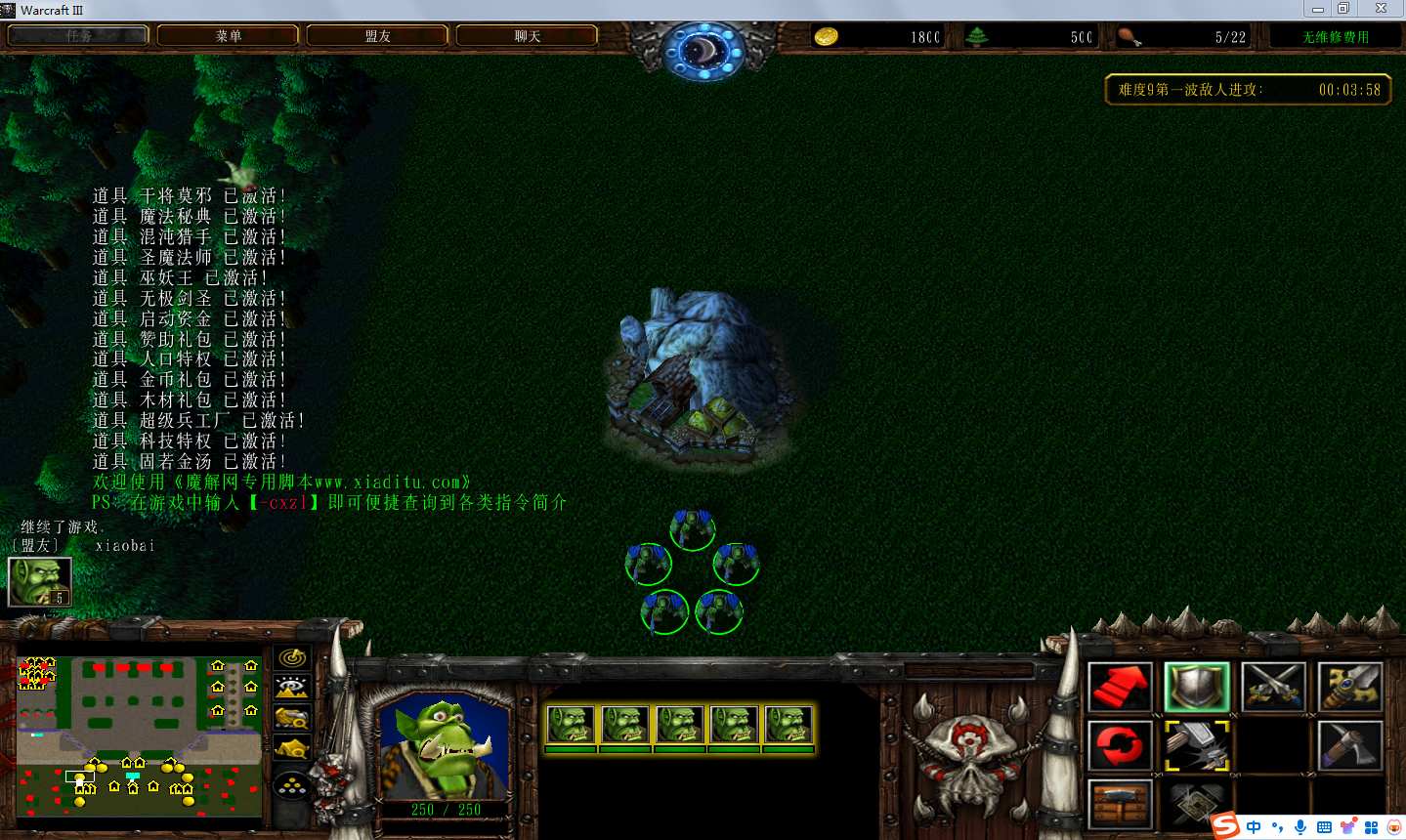This screenshot has width=1406, height=840.
Task: Open the 菜单 game menu
Action: point(228,36)
